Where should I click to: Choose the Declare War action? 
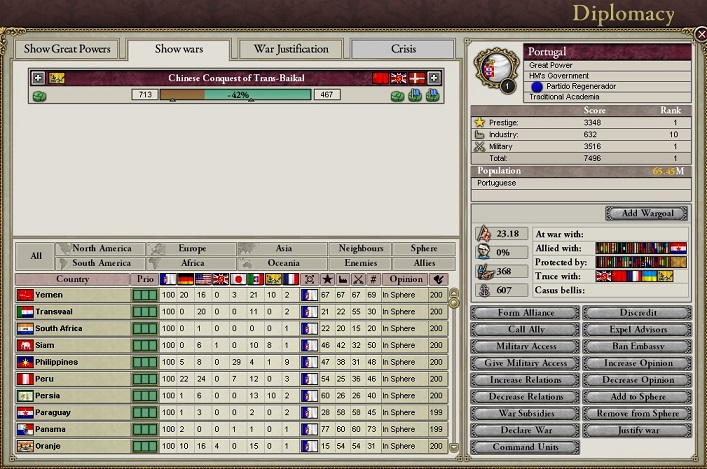pyautogui.click(x=524, y=431)
